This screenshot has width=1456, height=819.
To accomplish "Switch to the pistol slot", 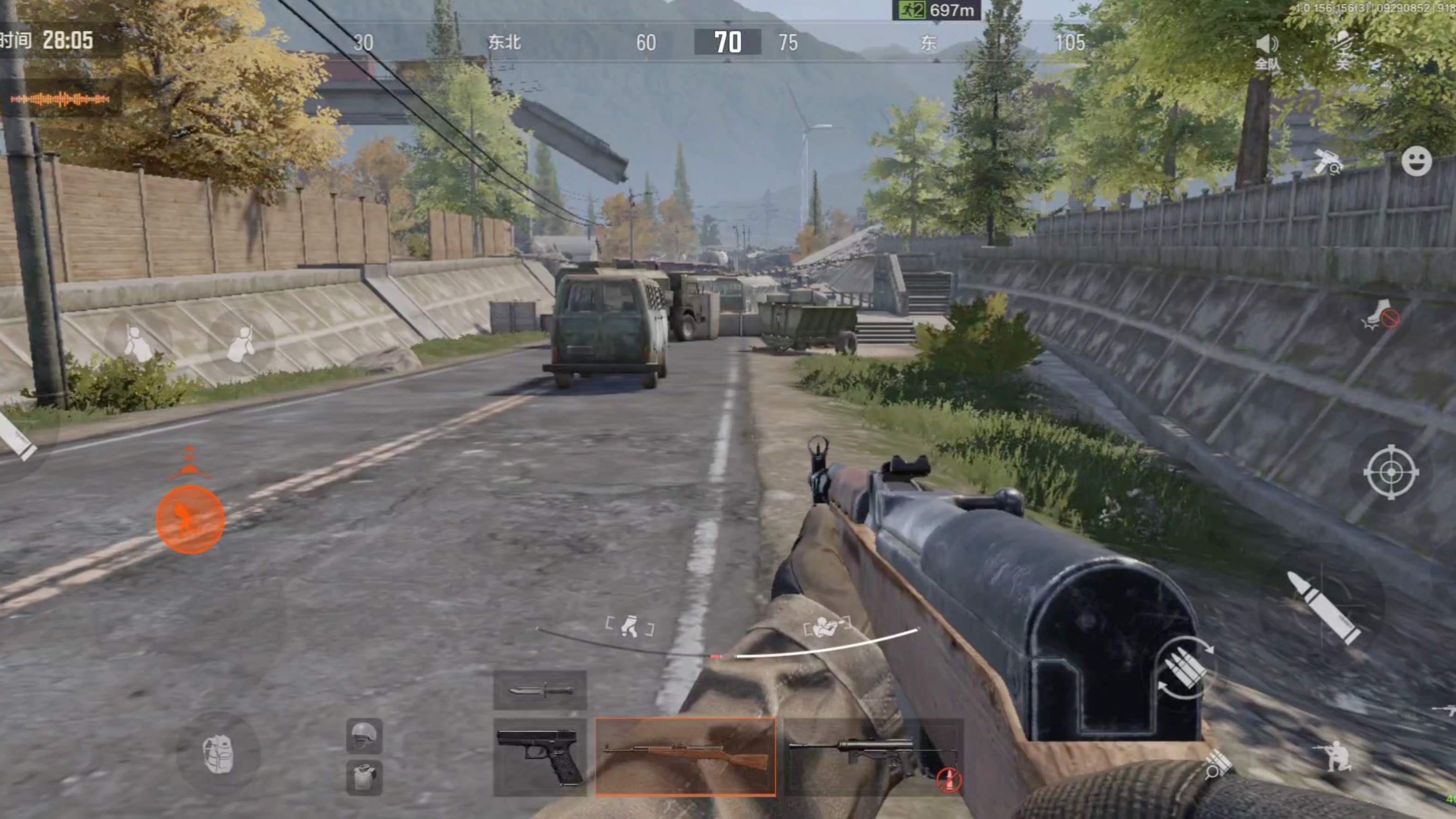I will tap(540, 757).
